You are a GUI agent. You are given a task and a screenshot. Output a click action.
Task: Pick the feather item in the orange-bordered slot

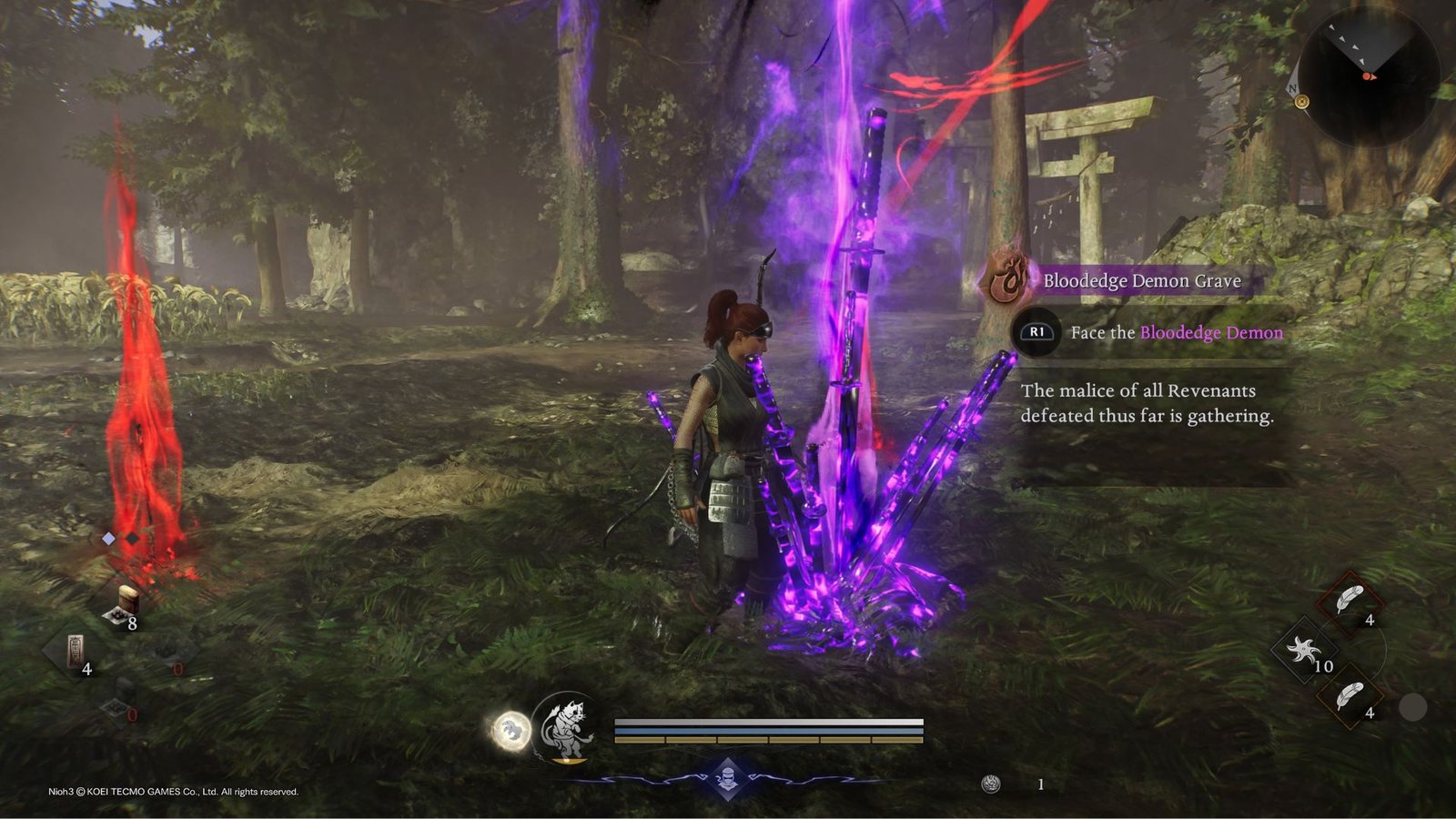(x=1350, y=696)
